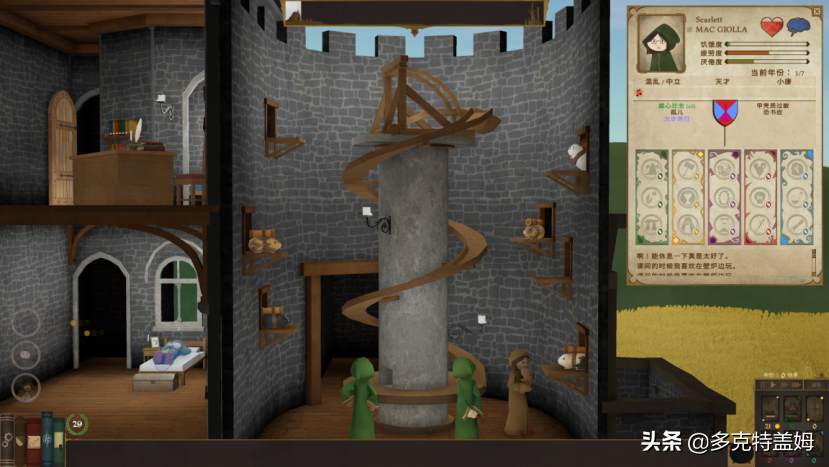Click Scarlett's hooded portrait

coord(660,42)
